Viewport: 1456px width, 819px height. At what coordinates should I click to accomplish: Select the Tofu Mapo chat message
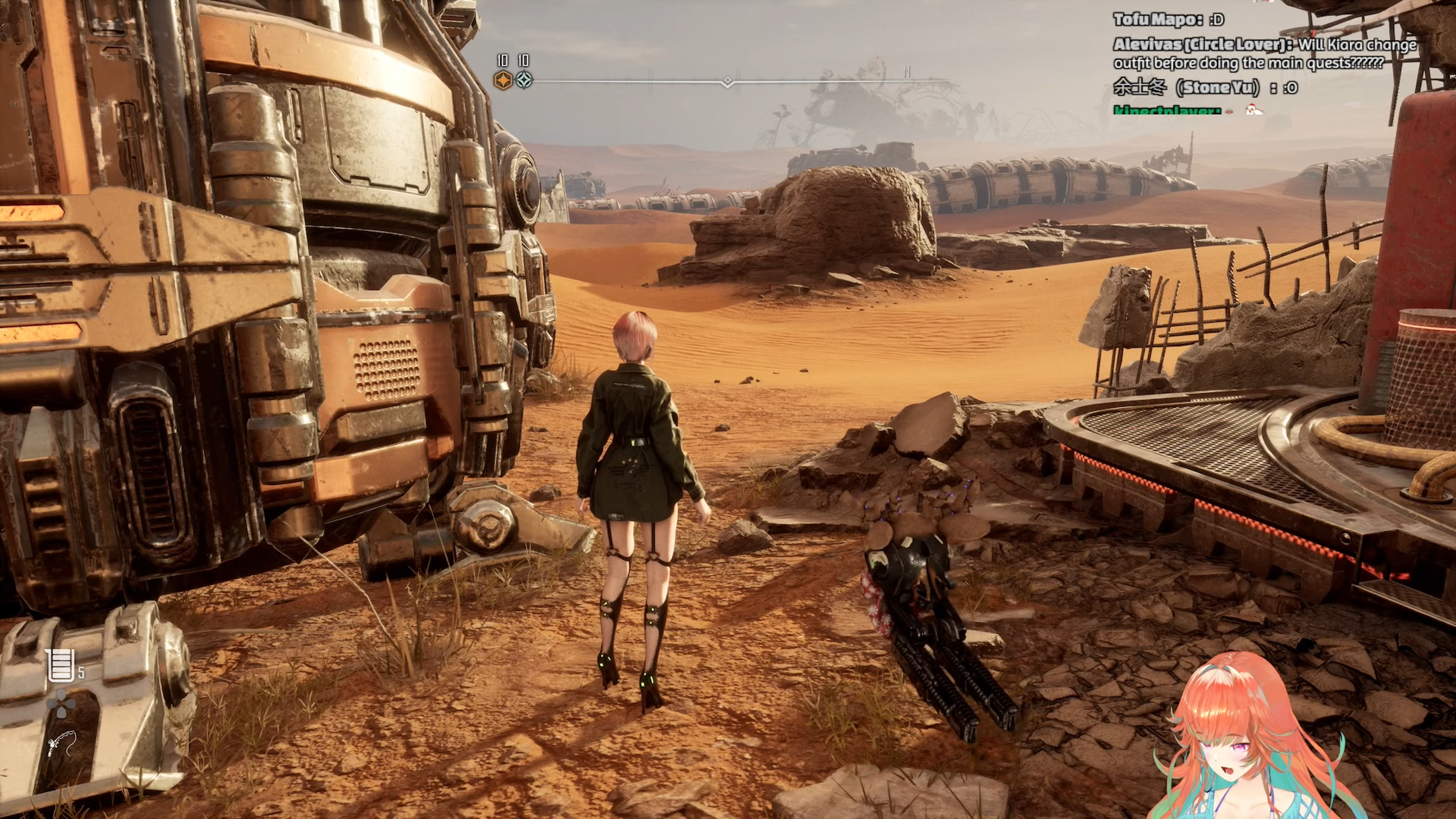pos(1168,20)
